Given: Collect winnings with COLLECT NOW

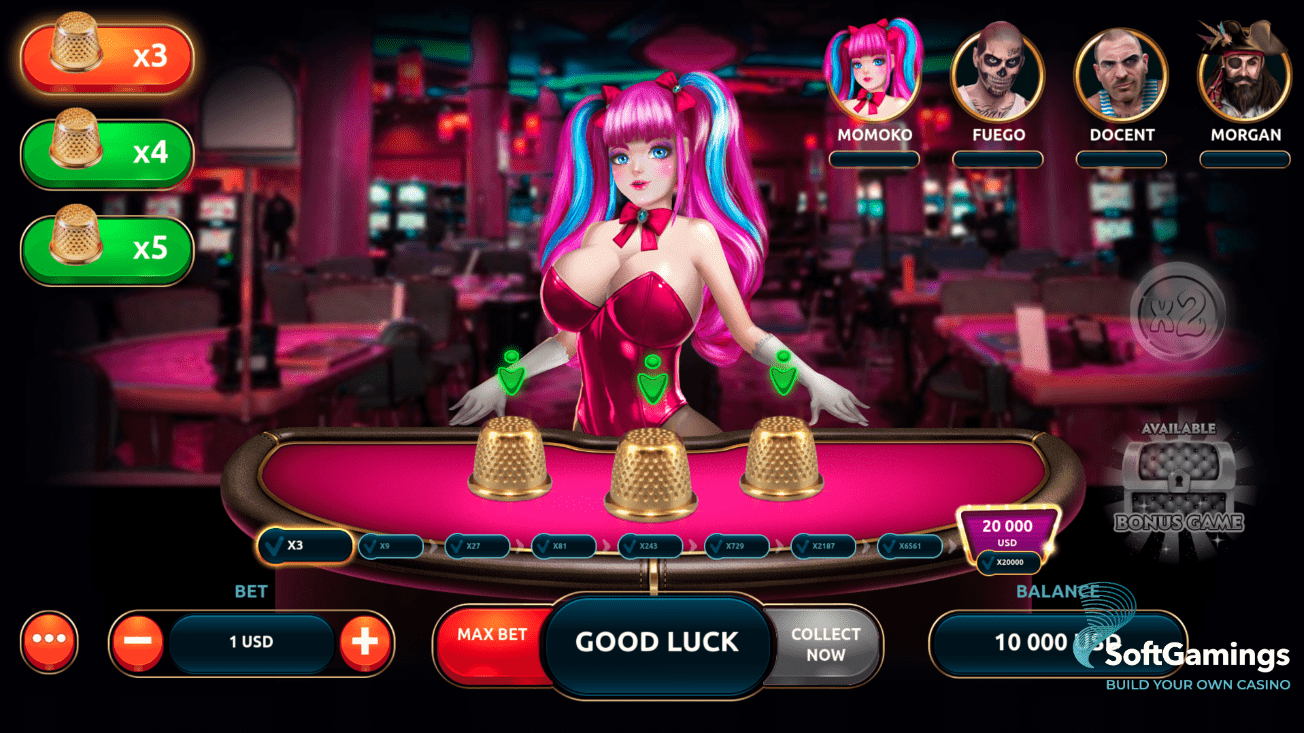Looking at the screenshot, I should 825,645.
